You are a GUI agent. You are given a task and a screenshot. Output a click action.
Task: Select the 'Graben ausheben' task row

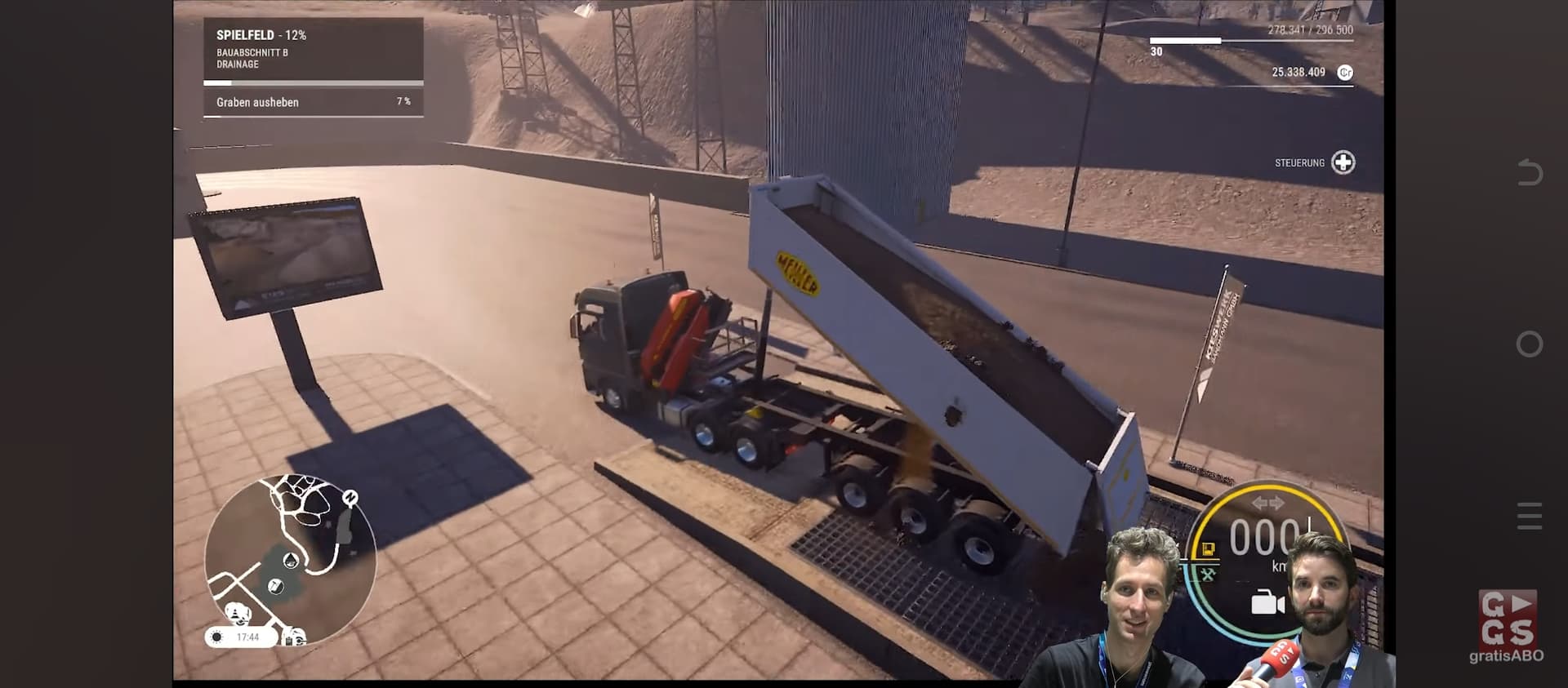[313, 102]
